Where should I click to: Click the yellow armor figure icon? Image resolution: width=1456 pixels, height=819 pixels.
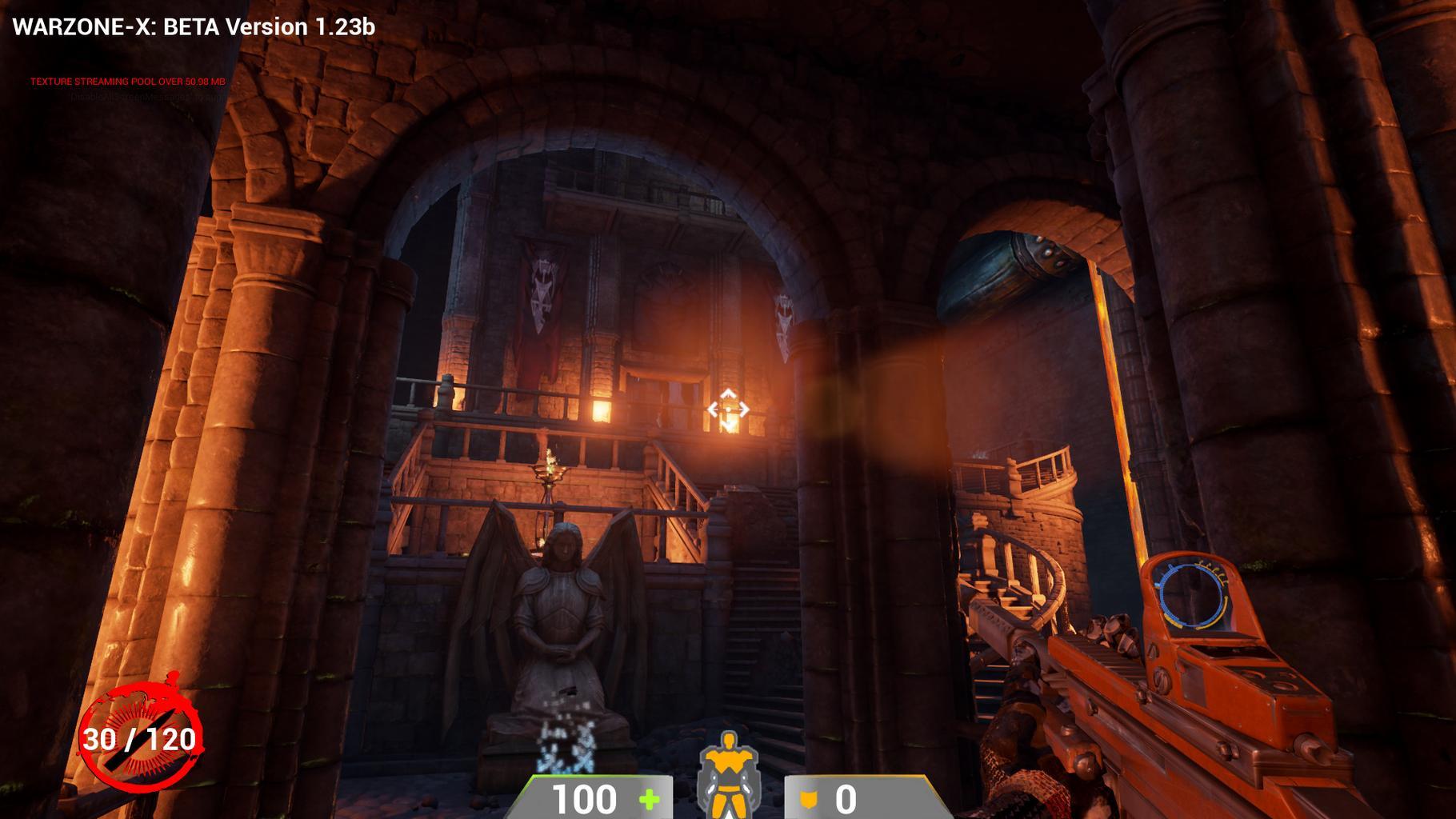pos(727,776)
